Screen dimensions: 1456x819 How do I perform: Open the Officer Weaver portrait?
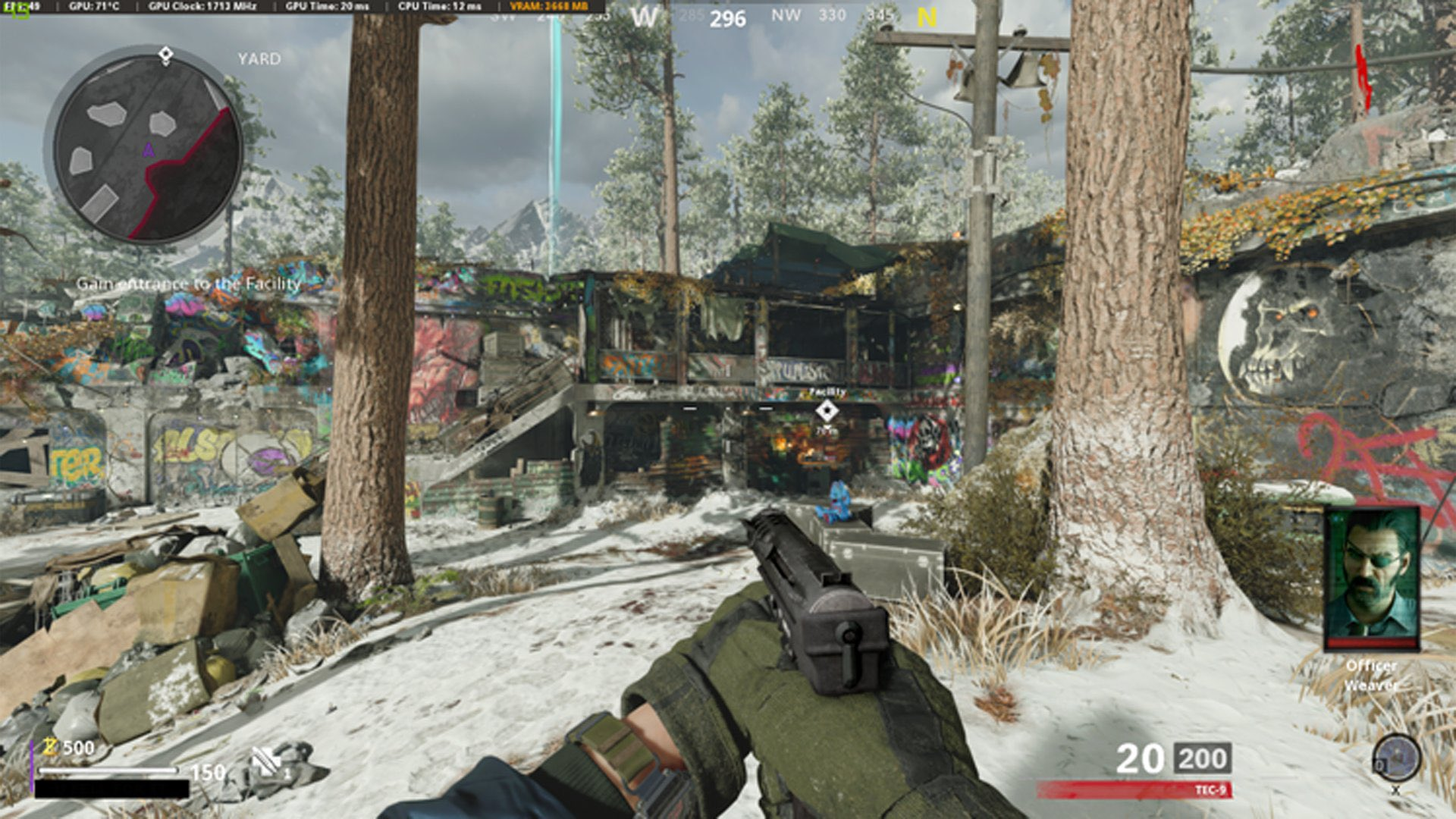(1372, 577)
